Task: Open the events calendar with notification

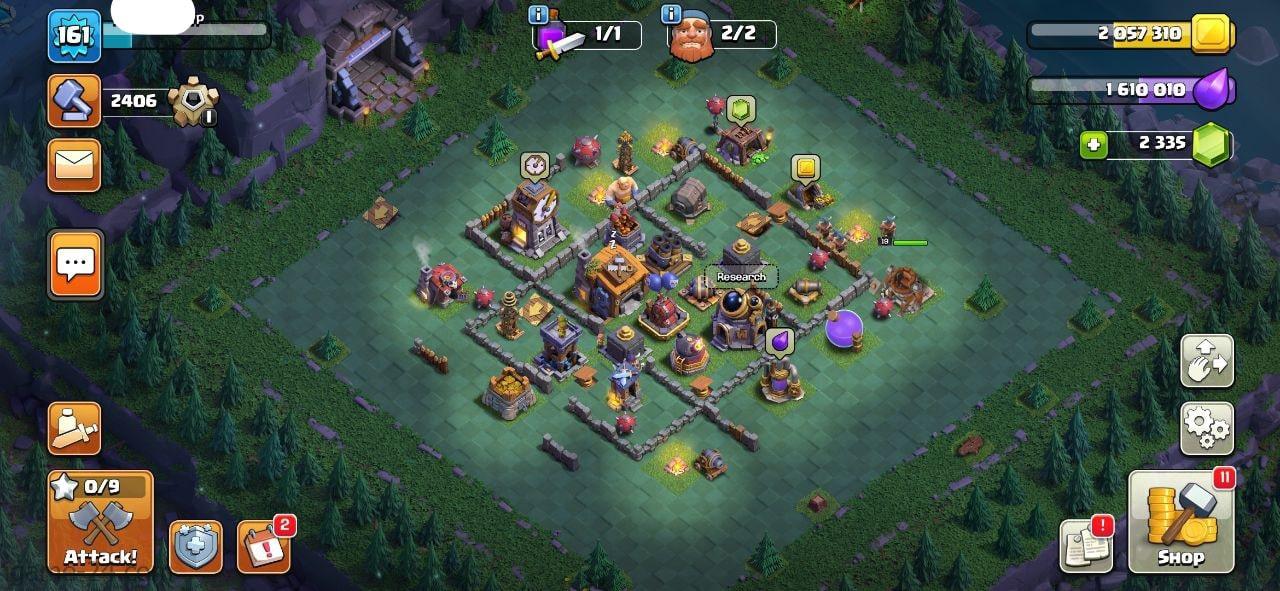Action: (x=263, y=546)
